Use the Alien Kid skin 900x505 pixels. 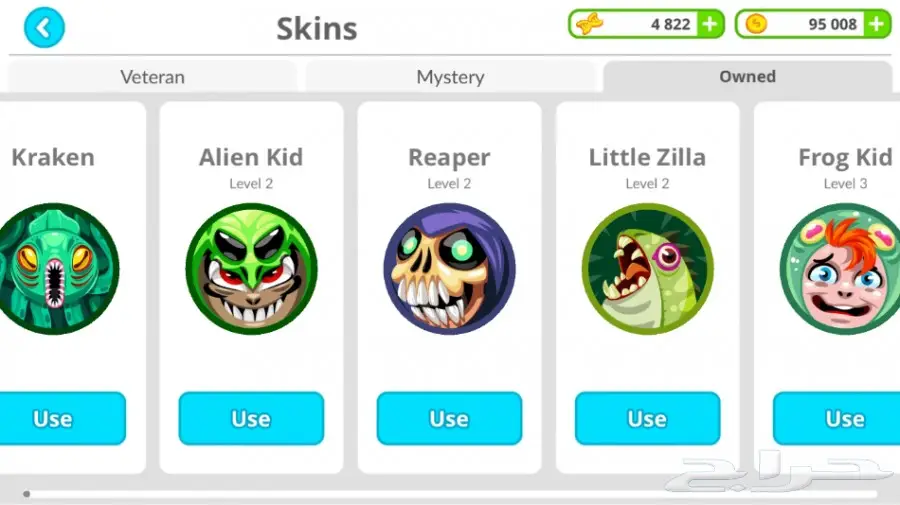(x=251, y=418)
